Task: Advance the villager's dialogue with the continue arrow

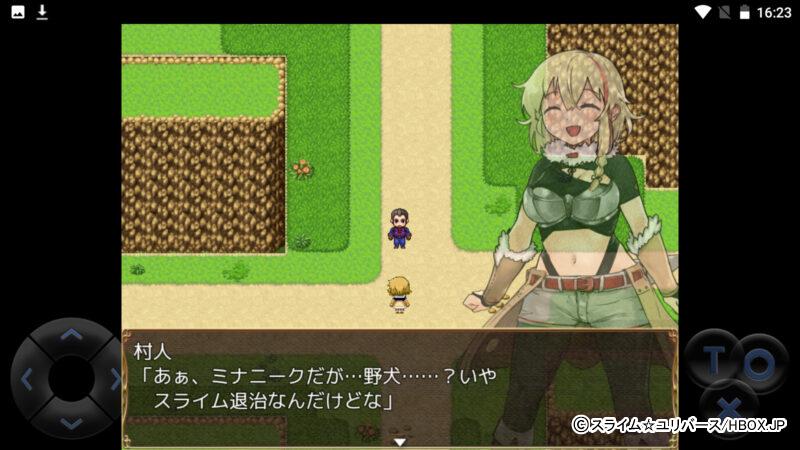Action: pyautogui.click(x=400, y=441)
